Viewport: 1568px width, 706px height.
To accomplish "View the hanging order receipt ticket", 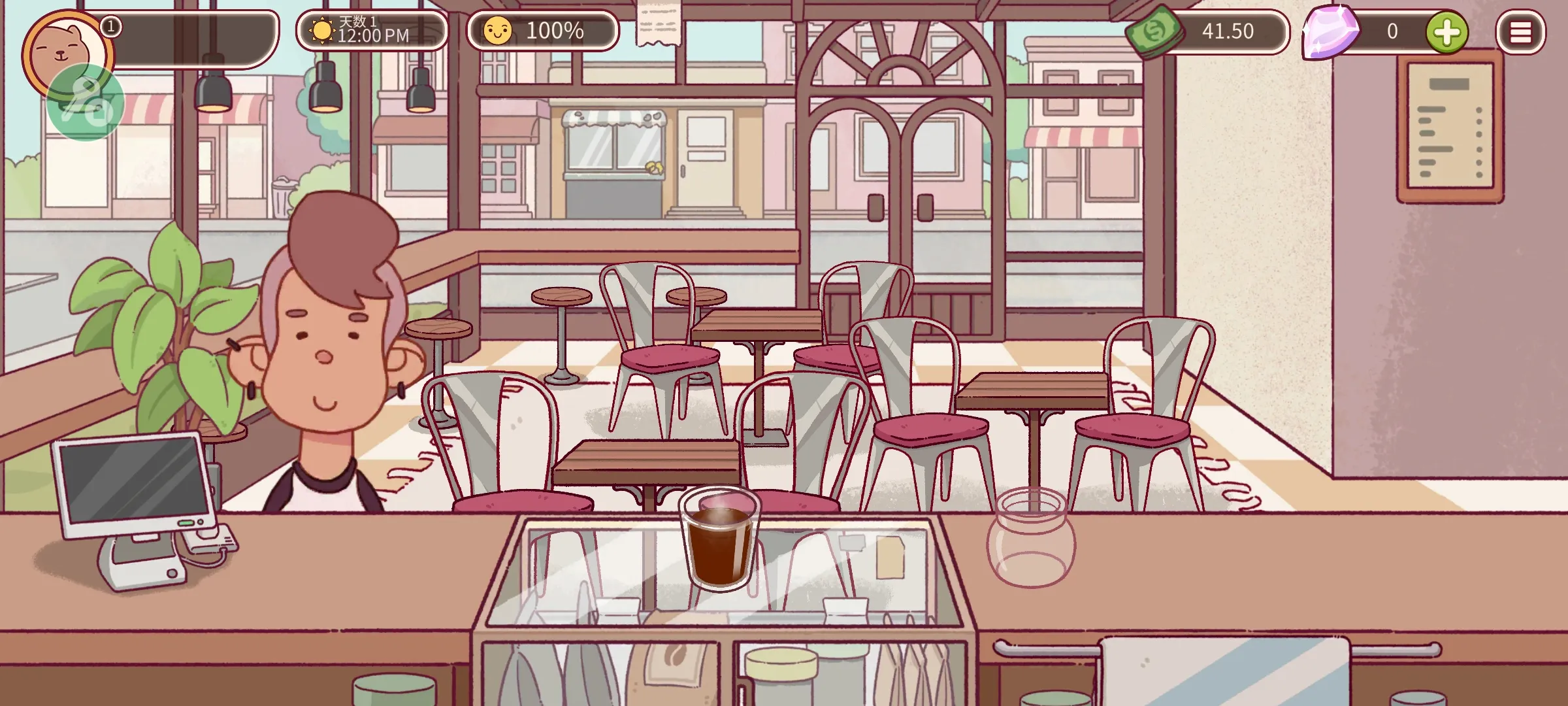I will (x=659, y=24).
